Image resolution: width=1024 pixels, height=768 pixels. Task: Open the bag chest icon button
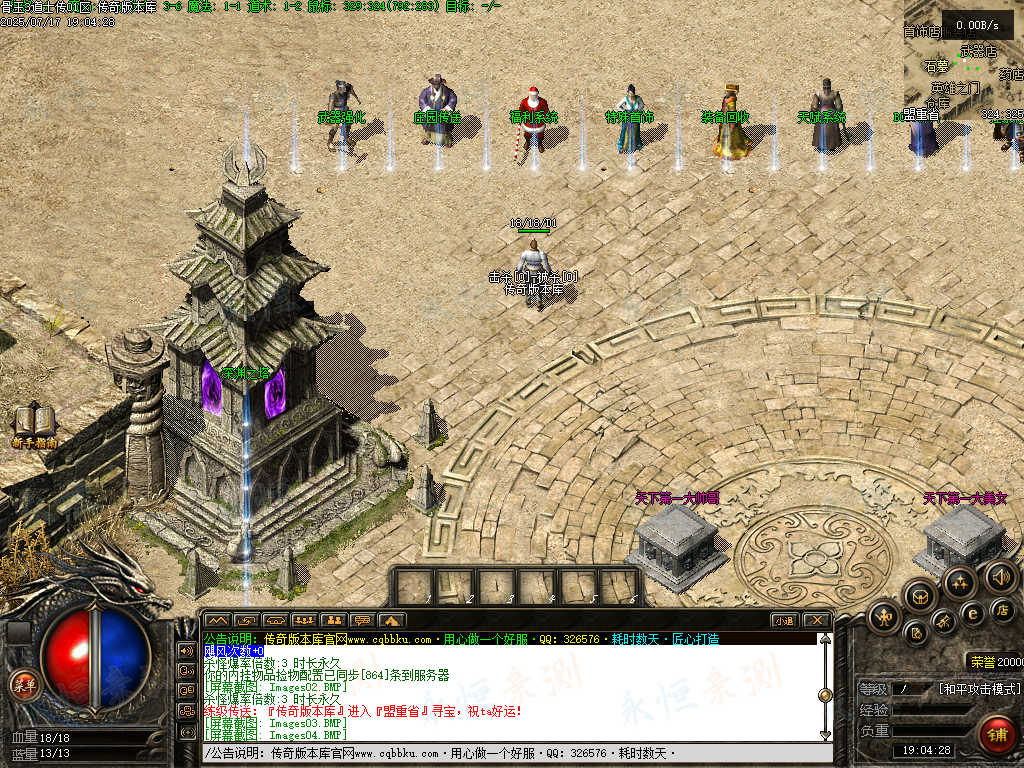[919, 596]
